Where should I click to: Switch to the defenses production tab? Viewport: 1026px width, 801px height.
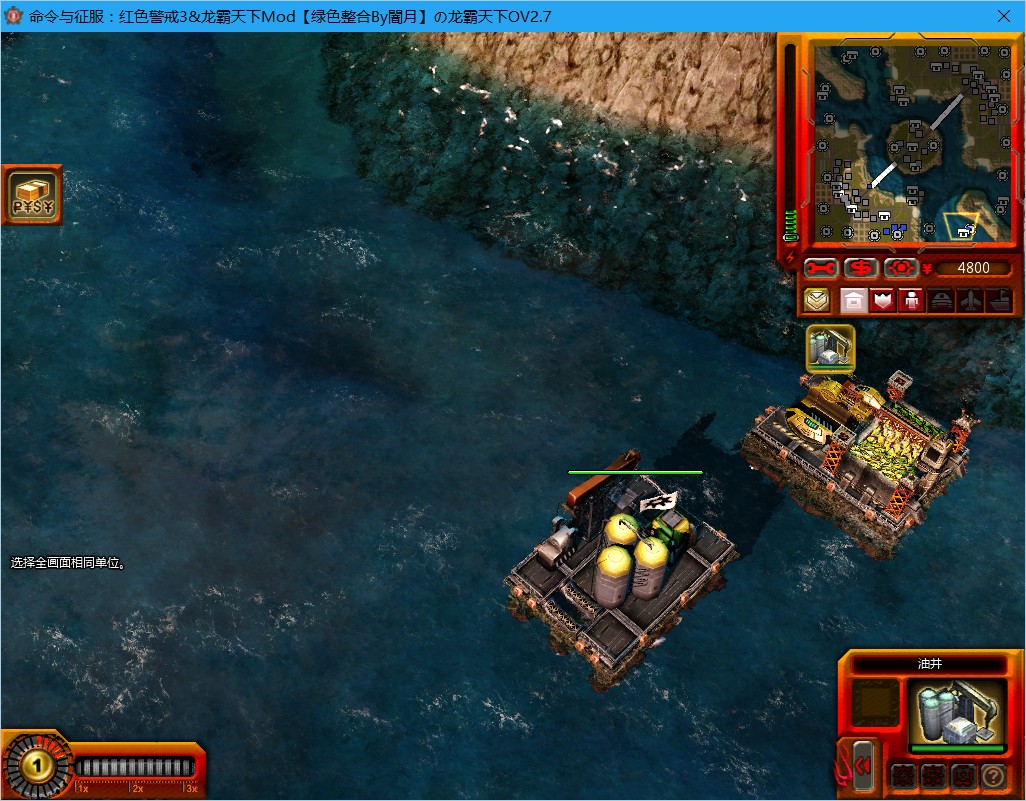click(x=882, y=300)
